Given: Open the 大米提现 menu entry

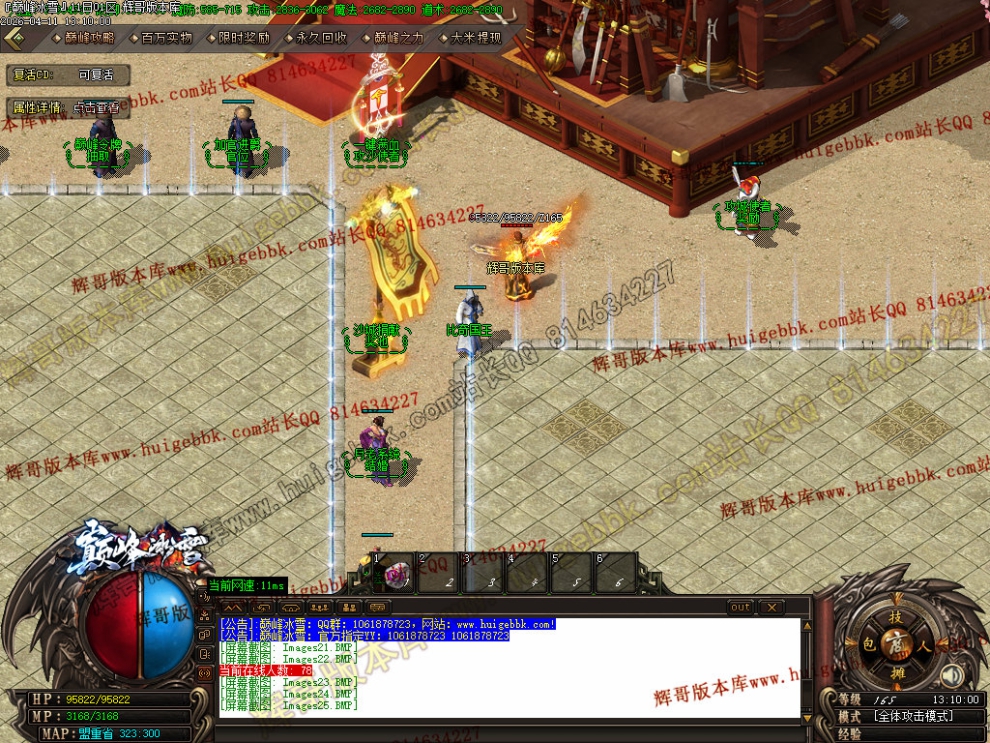Looking at the screenshot, I should (x=475, y=38).
